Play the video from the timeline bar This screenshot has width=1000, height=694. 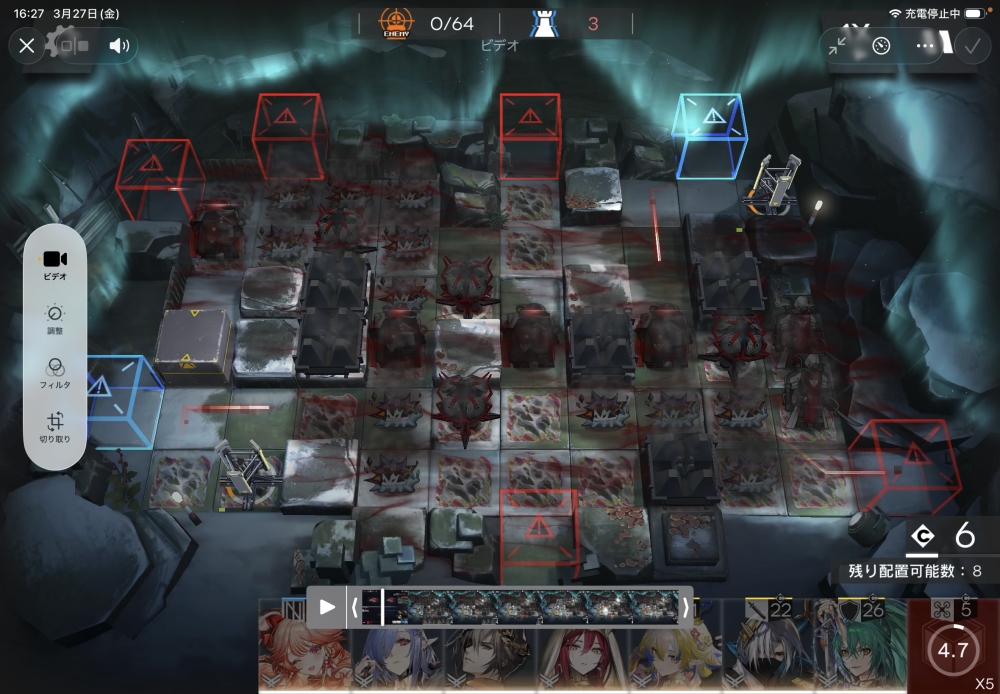[327, 607]
